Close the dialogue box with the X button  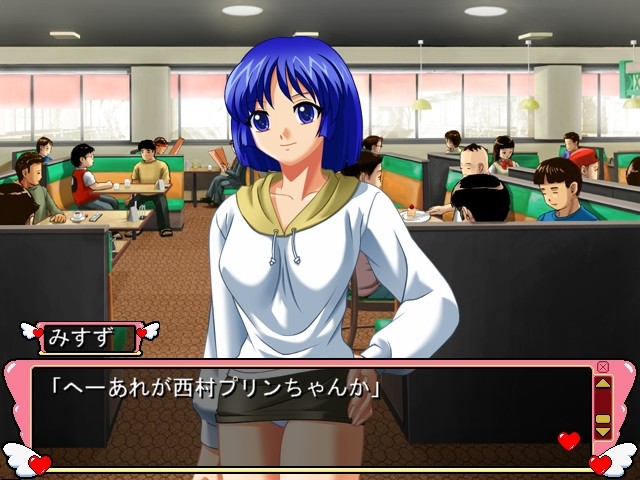pos(602,367)
